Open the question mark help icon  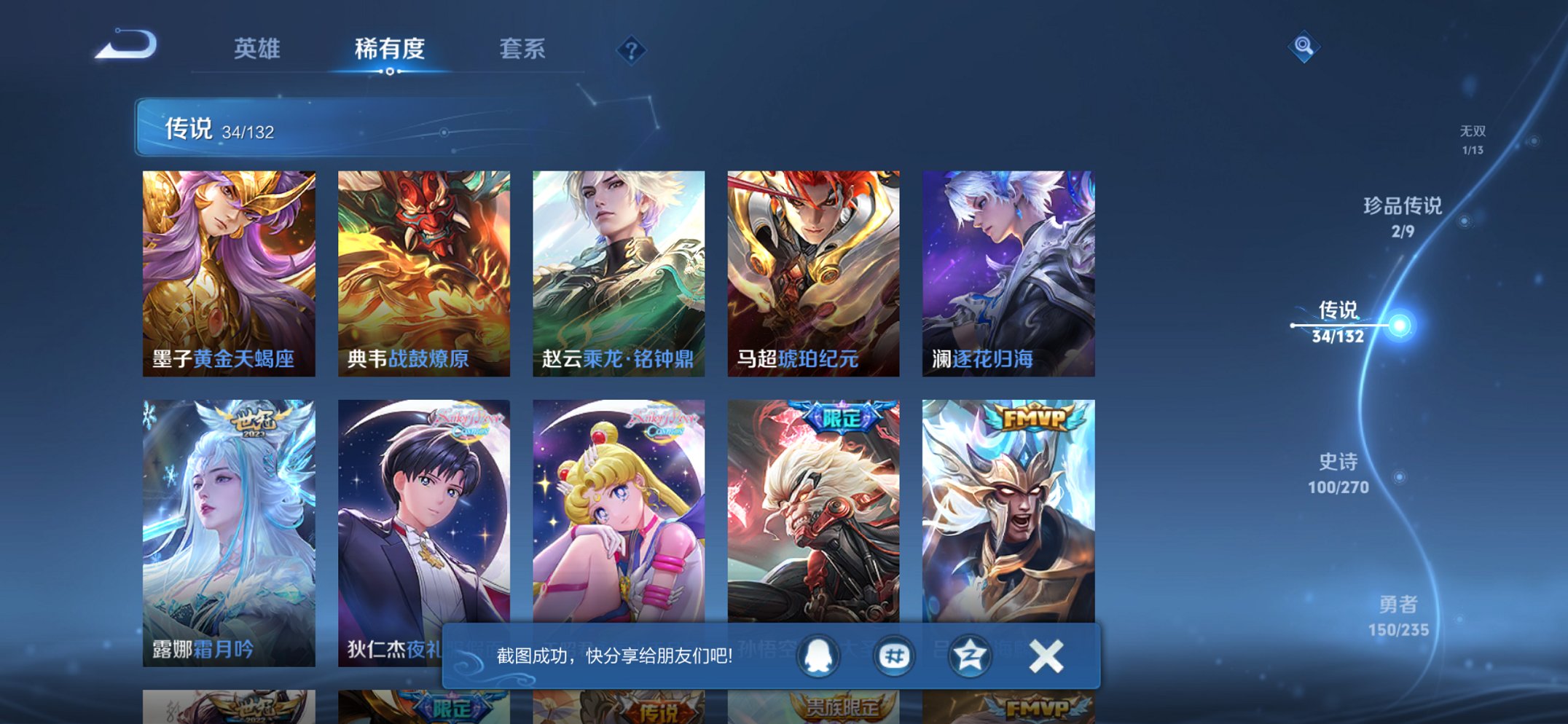tap(631, 51)
